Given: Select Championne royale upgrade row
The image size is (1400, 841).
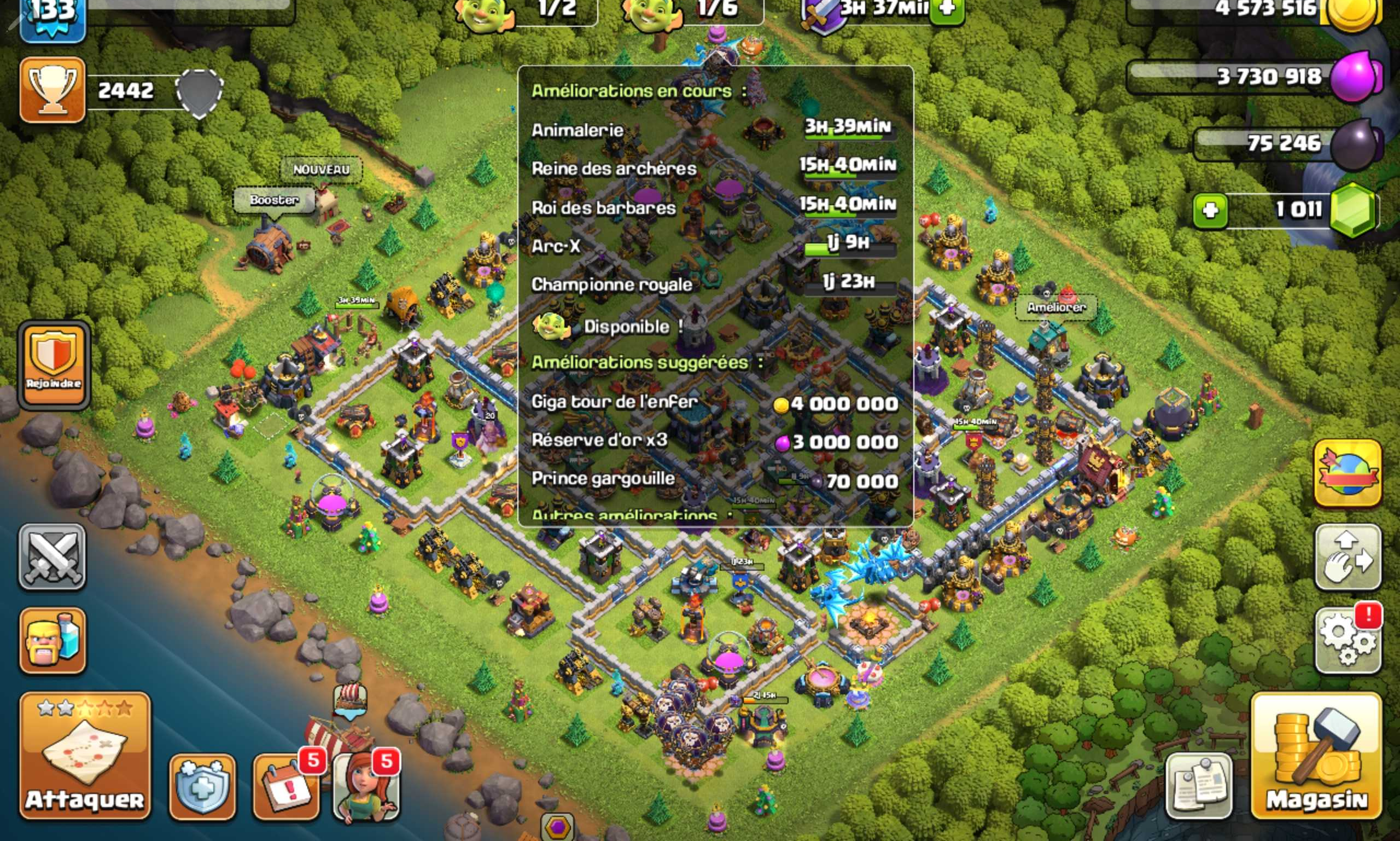Looking at the screenshot, I should [x=714, y=285].
